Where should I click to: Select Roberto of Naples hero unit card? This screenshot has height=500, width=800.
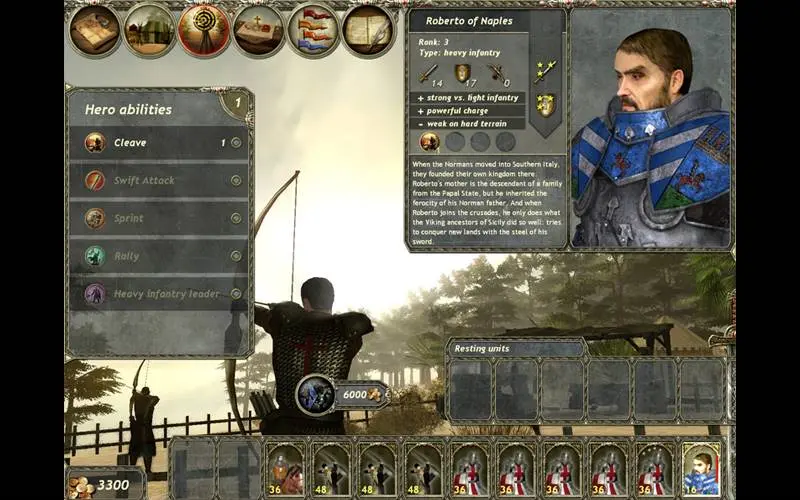point(701,468)
